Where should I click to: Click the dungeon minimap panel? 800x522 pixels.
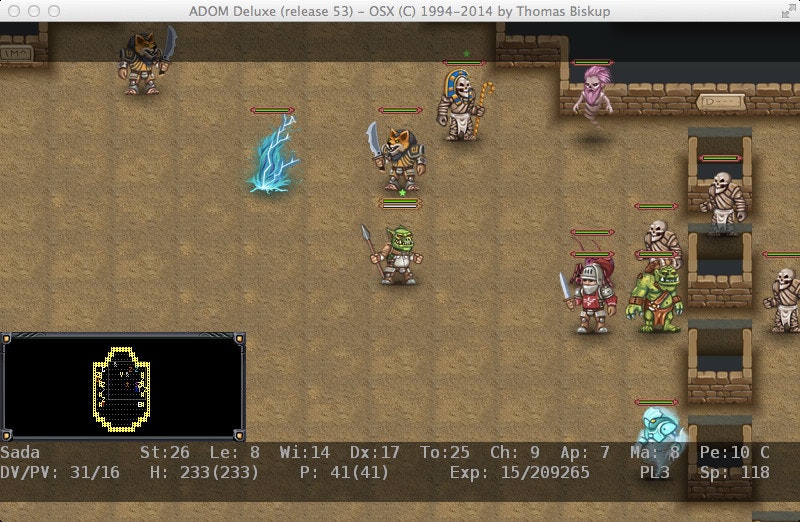(122, 387)
